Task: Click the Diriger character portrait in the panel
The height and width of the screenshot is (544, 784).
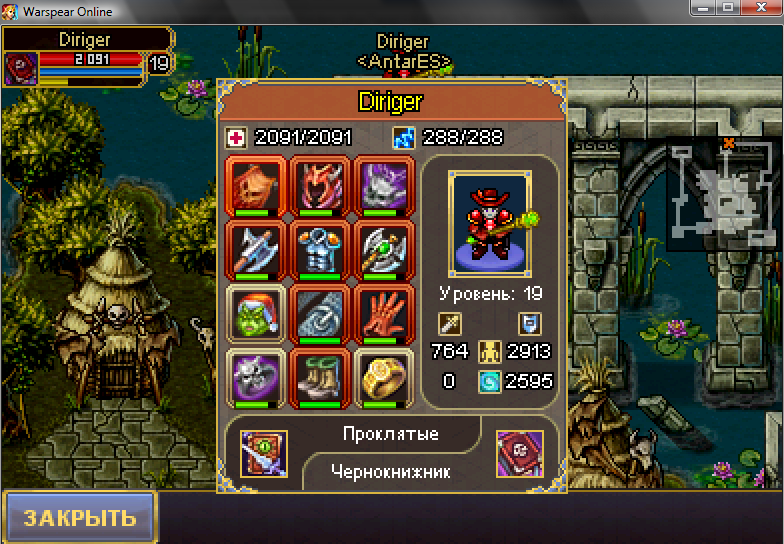Action: (x=490, y=224)
